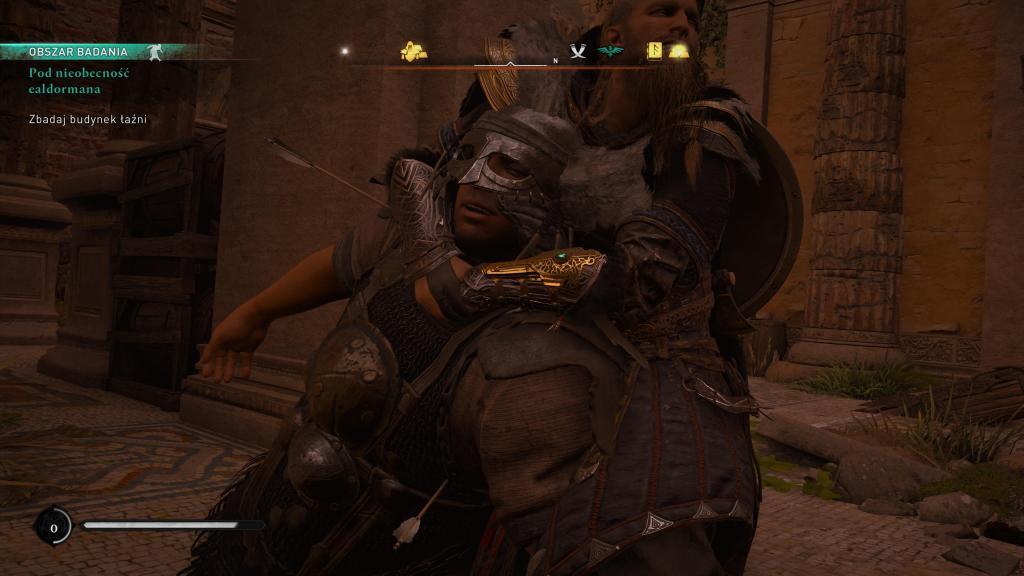Open the quest tracker 'Pod nieobecność ealdormana'

[x=79, y=80]
